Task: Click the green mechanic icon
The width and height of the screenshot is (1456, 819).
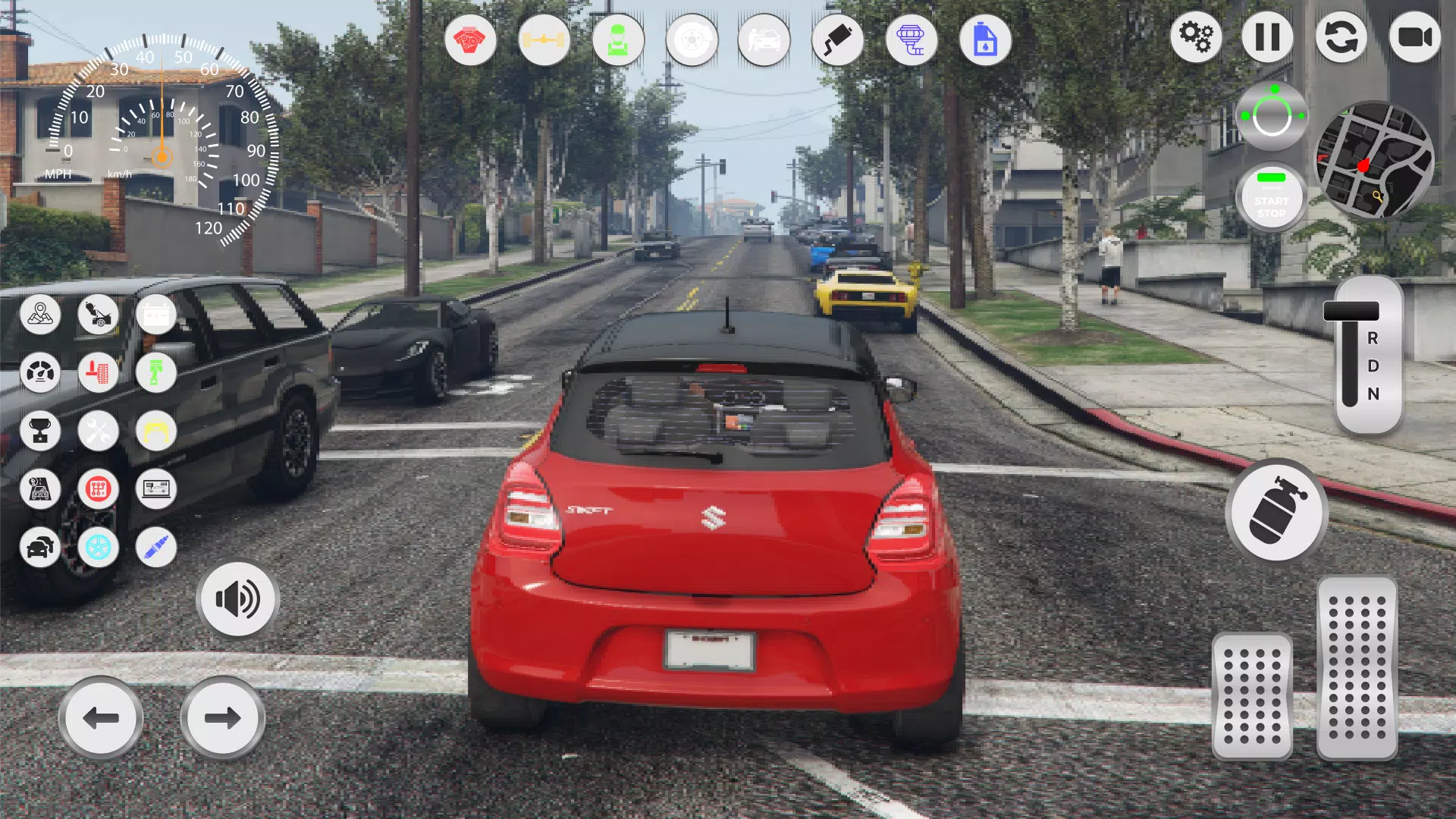Action: coord(619,41)
